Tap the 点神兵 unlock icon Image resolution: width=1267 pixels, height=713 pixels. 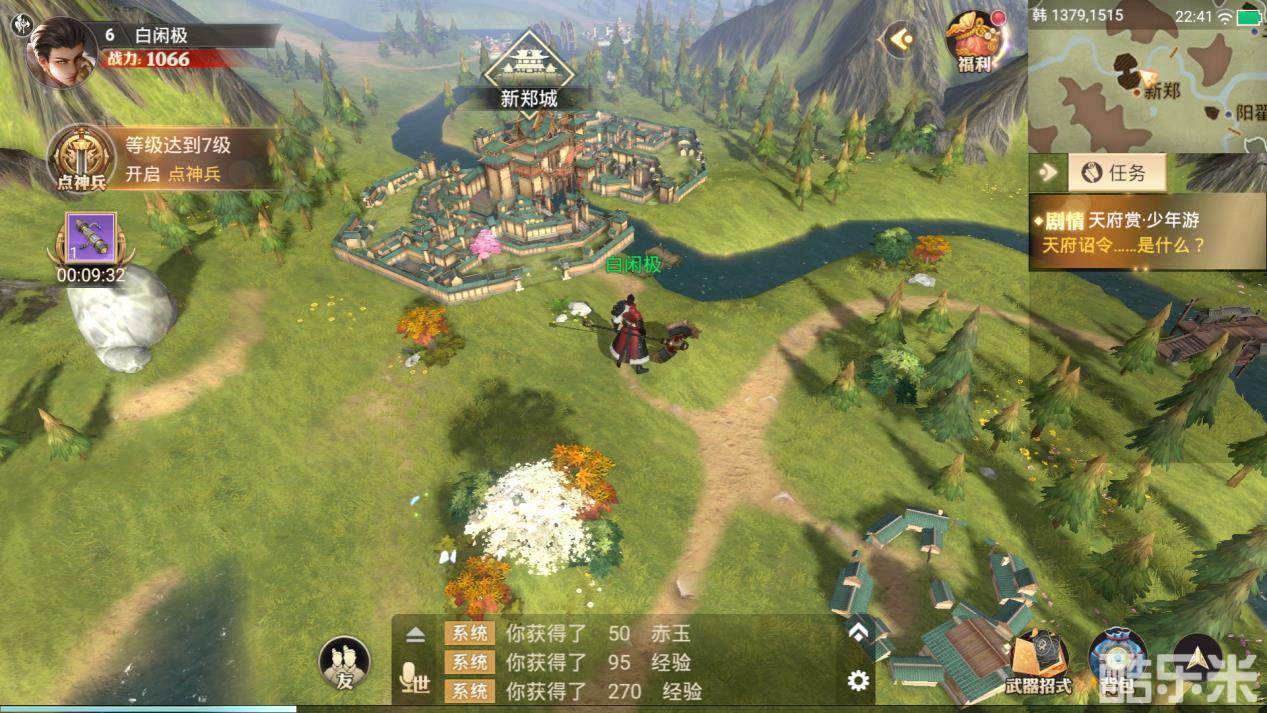[81, 158]
